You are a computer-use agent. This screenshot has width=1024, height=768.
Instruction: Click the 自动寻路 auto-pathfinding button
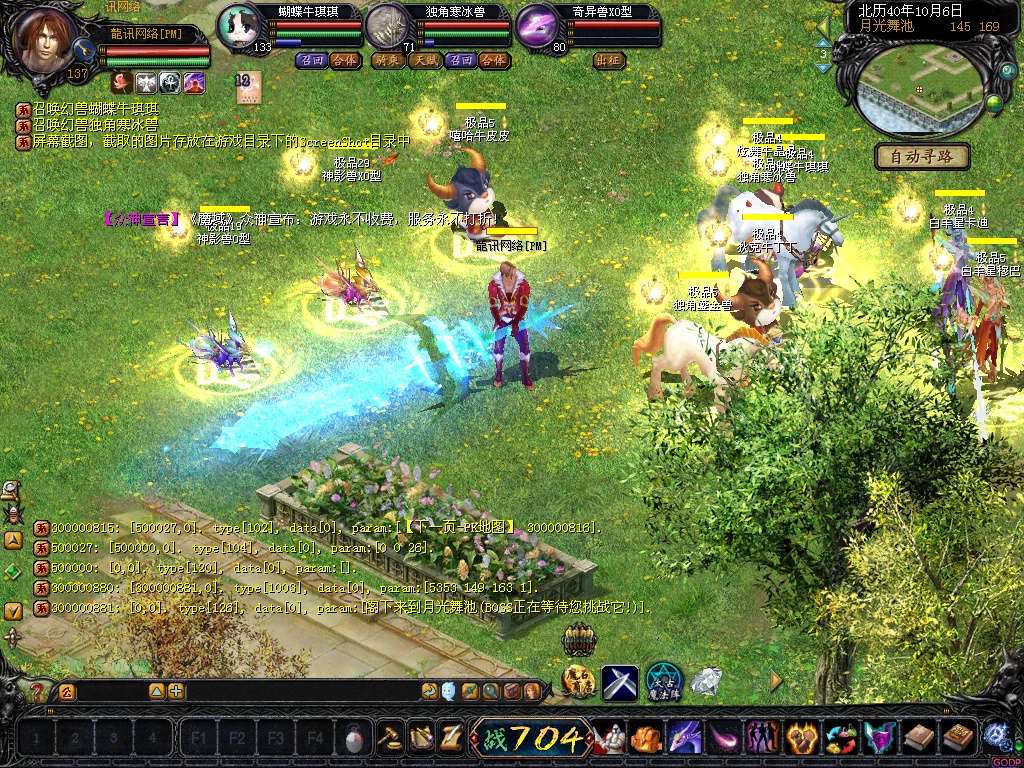pyautogui.click(x=922, y=157)
